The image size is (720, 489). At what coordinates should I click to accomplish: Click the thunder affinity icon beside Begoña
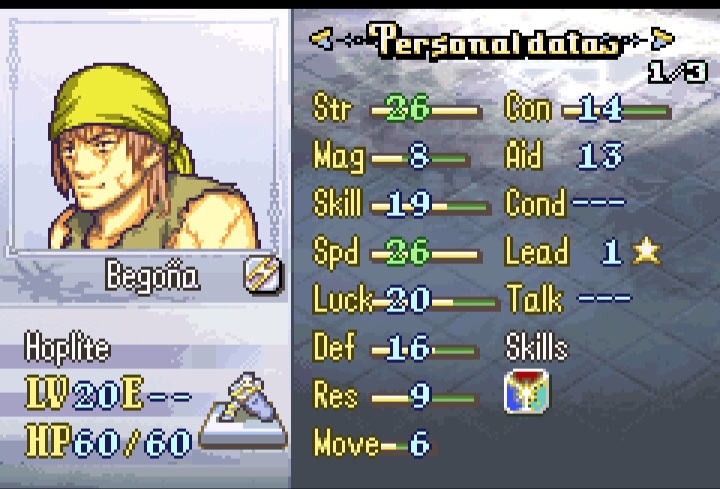(x=263, y=273)
